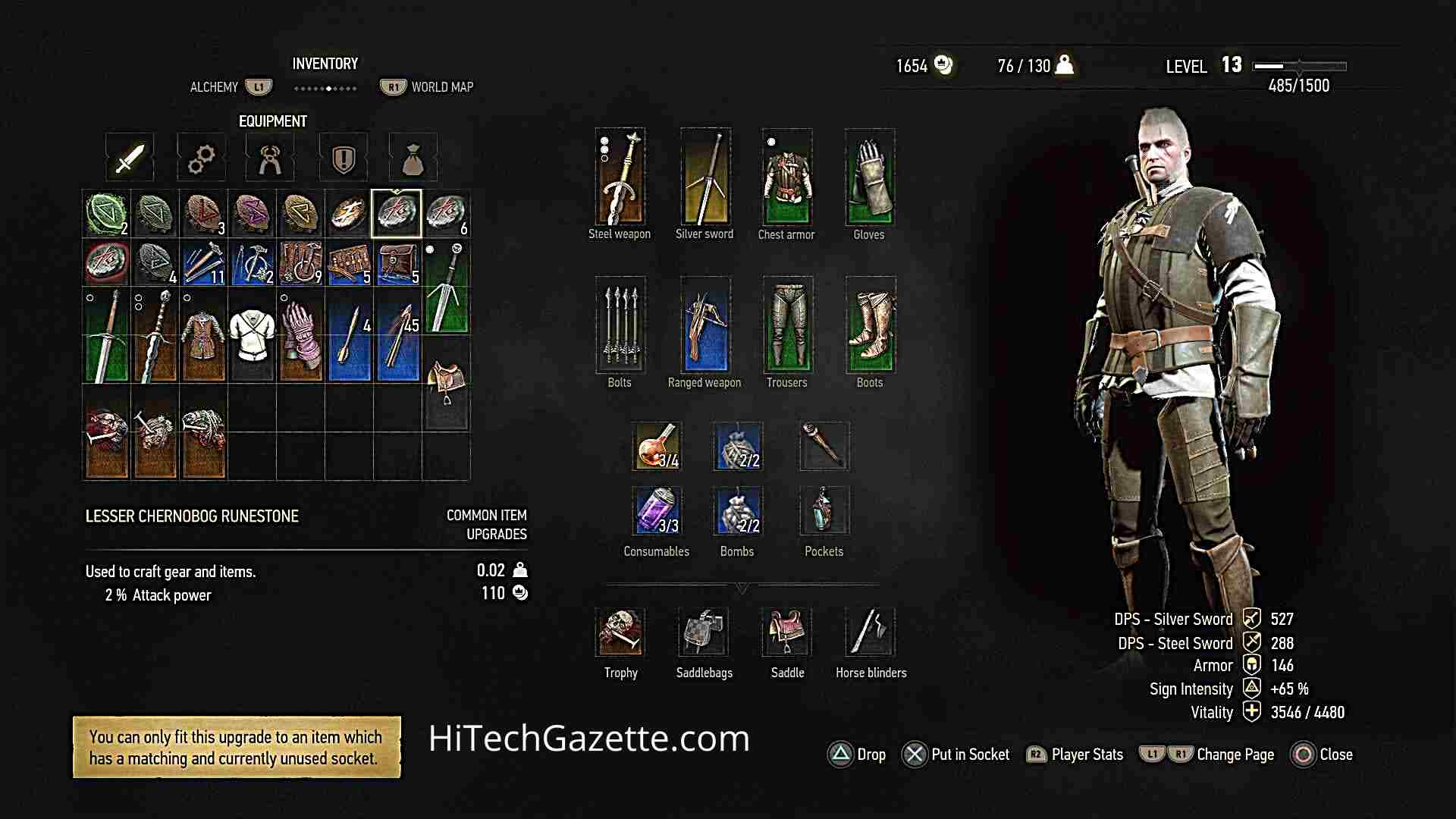This screenshot has height=819, width=1456.
Task: Click the Put in Socket button
Action: point(957,755)
